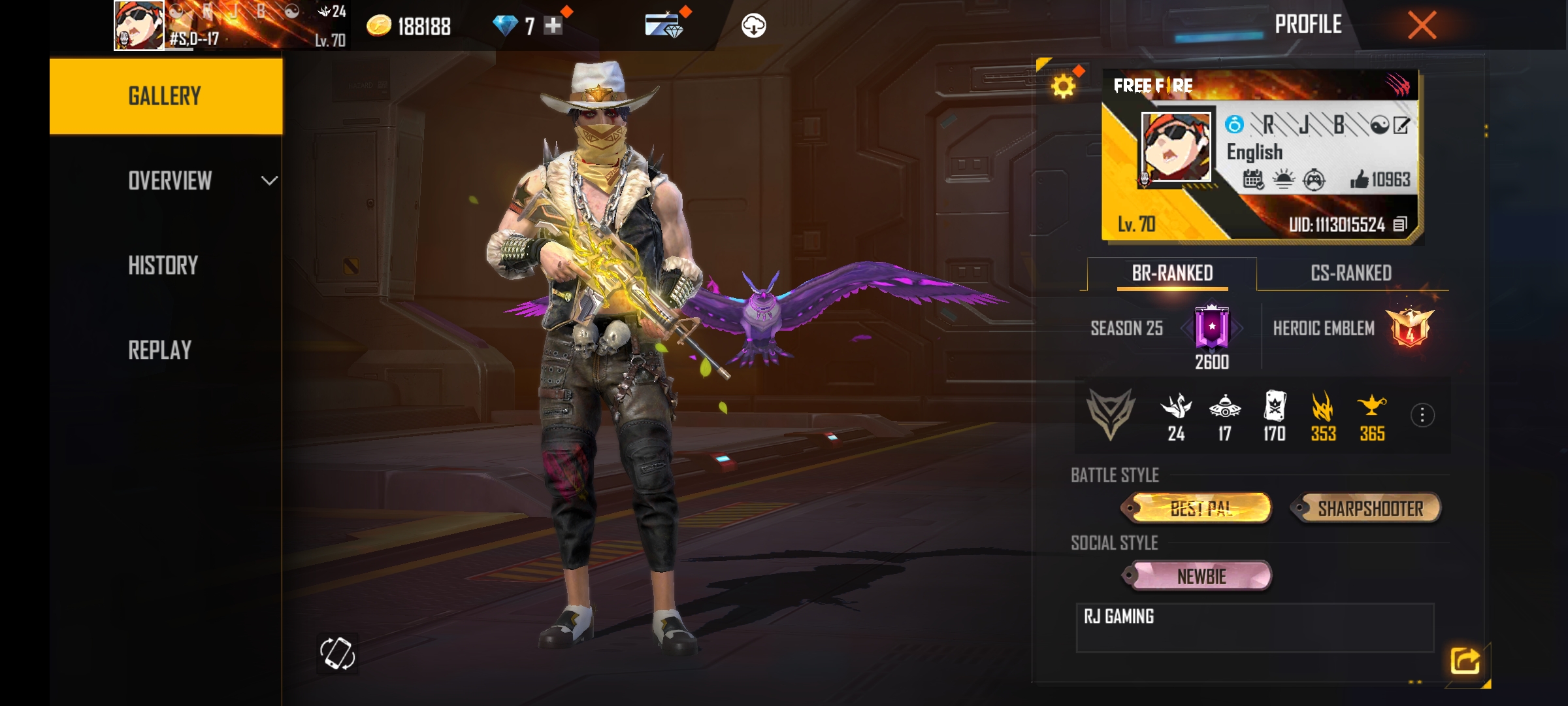Edit the player nickname
The width and height of the screenshot is (1568, 706).
click(x=1401, y=125)
